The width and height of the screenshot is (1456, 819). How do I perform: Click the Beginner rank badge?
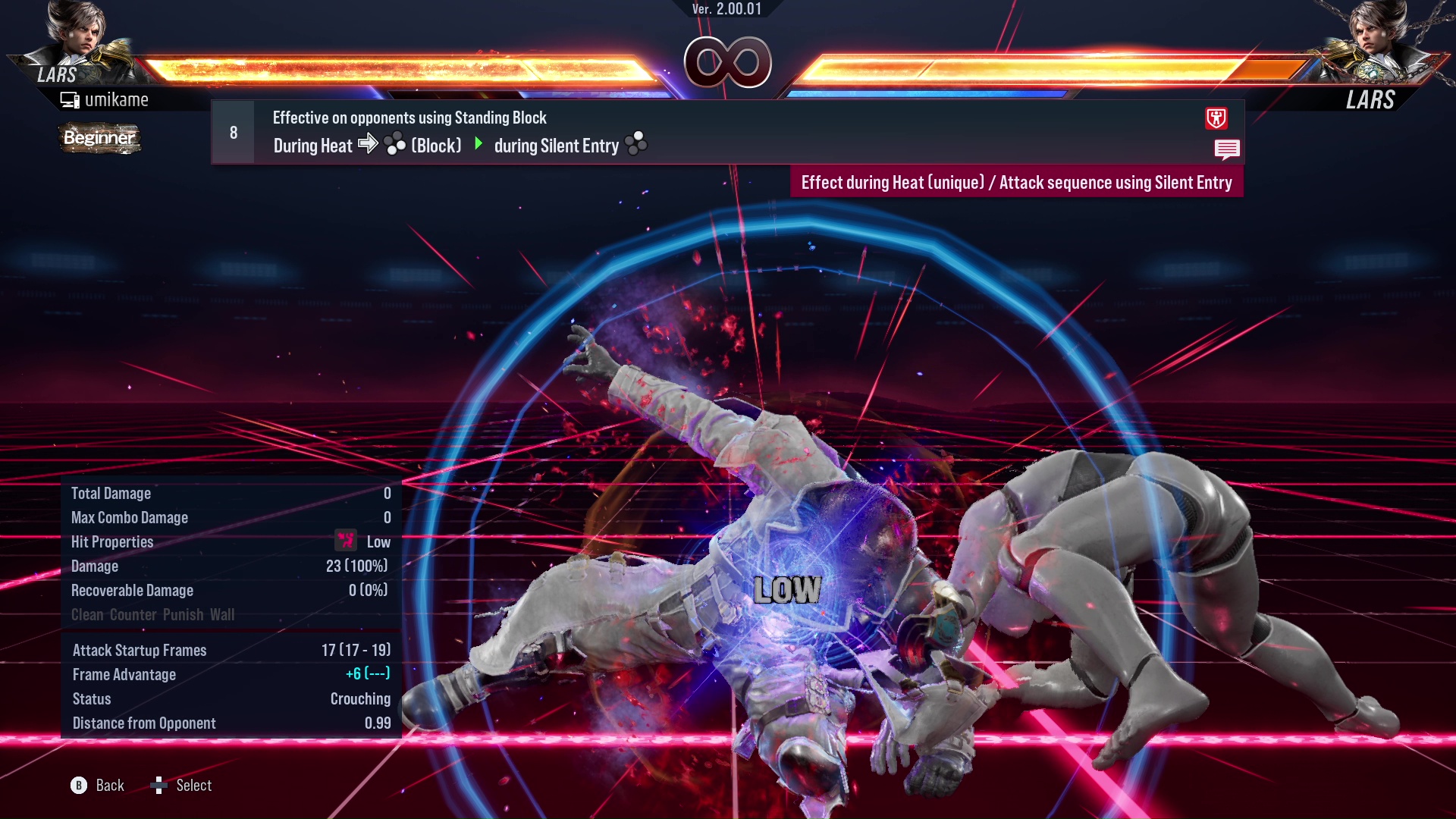pos(99,138)
